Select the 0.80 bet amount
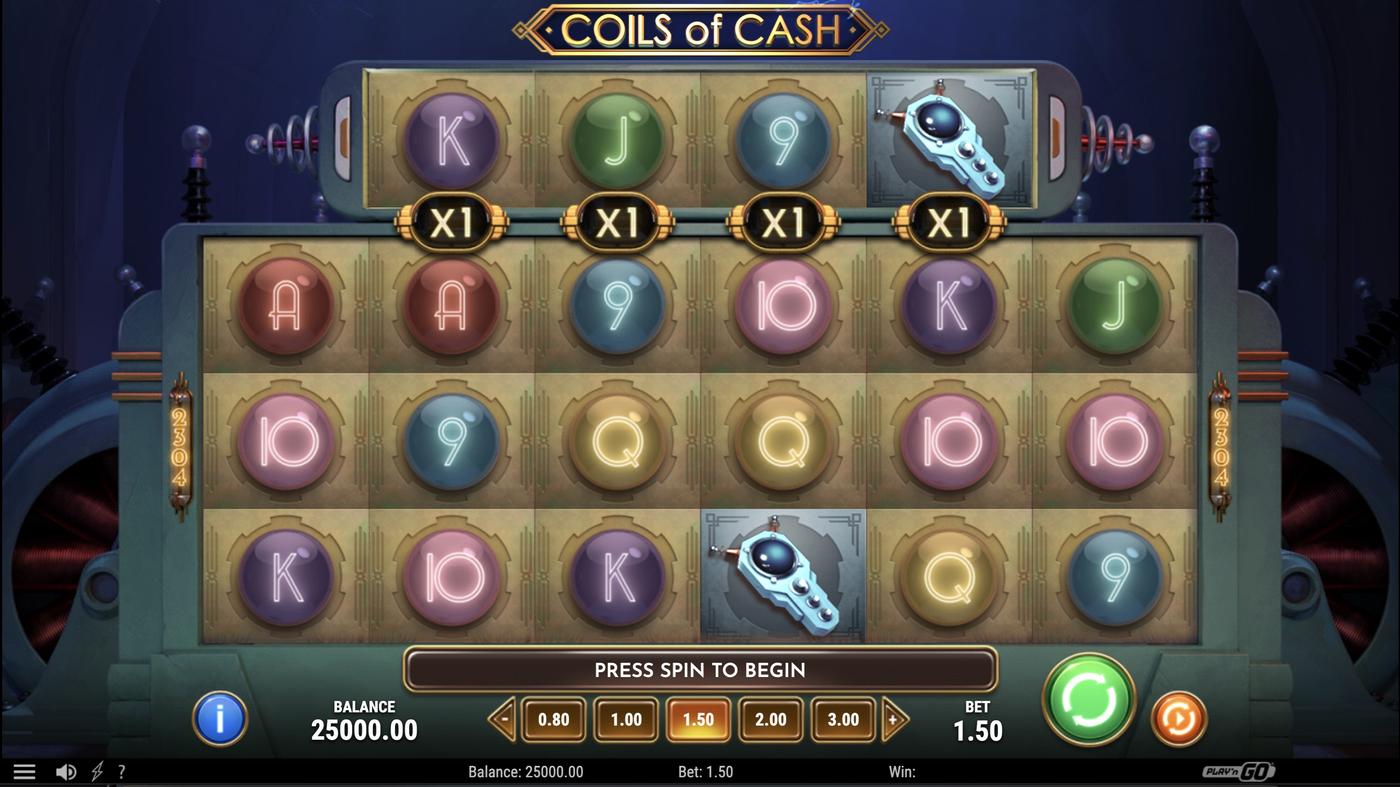Viewport: 1400px width, 787px height. point(554,717)
